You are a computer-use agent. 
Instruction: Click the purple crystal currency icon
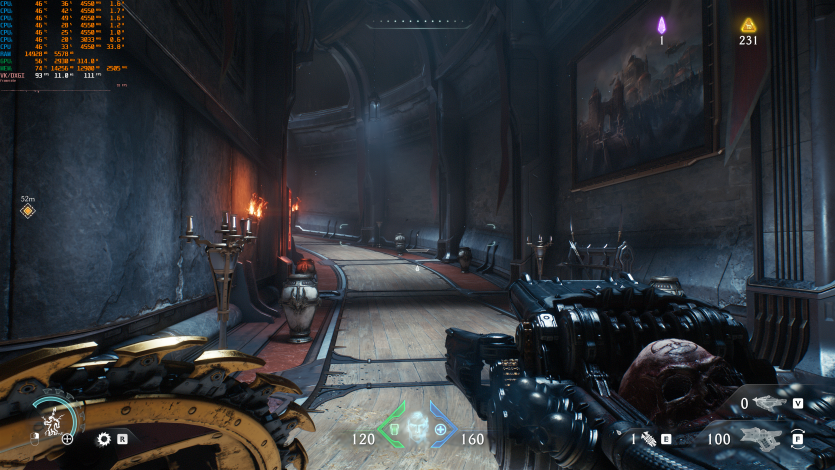[661, 26]
